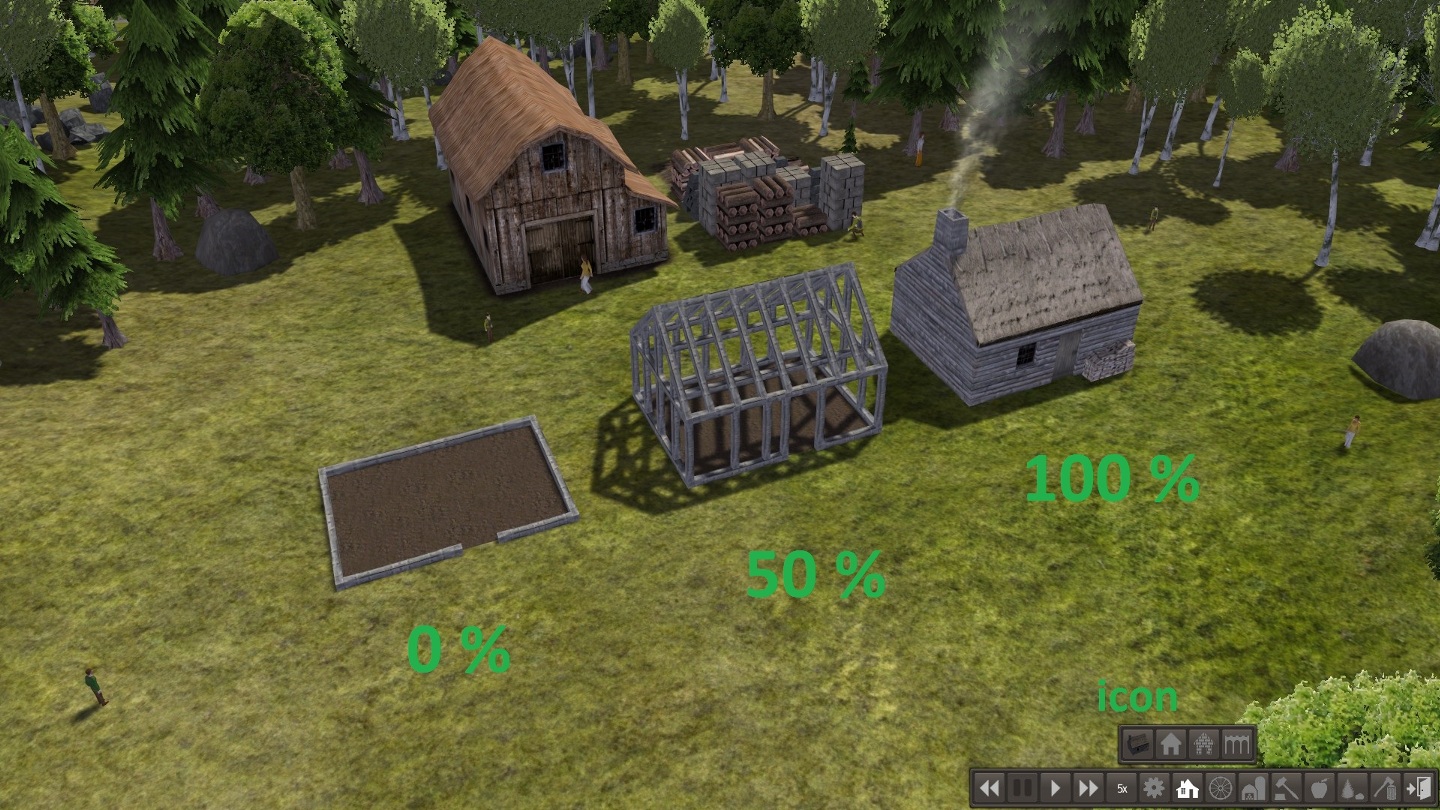Image resolution: width=1440 pixels, height=810 pixels.
Task: Slow down game speed with rewind button
Action: pyautogui.click(x=989, y=788)
